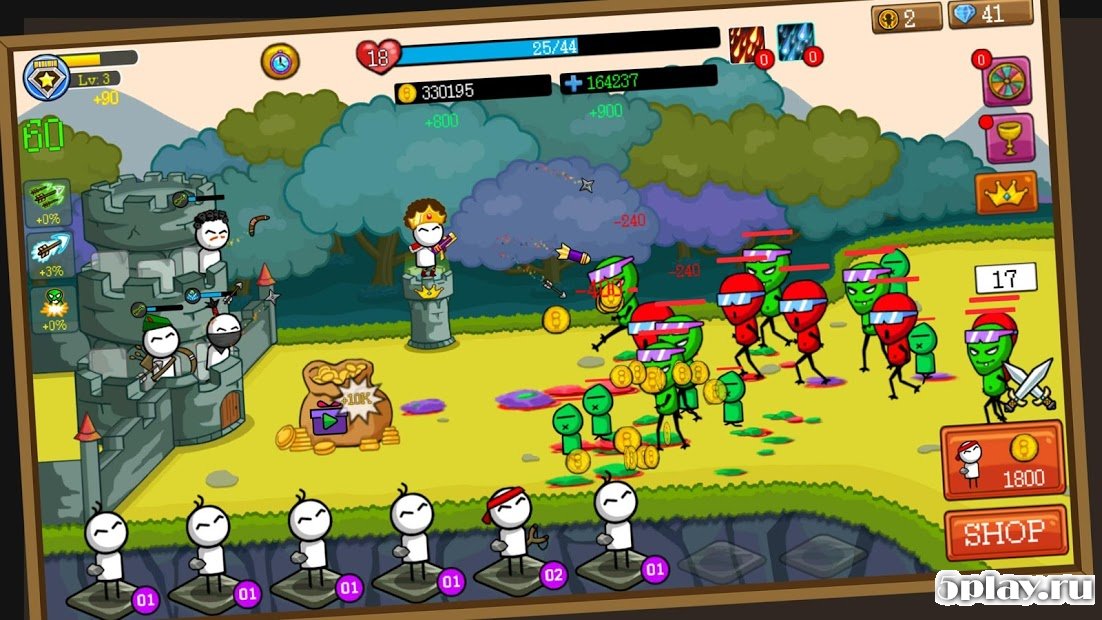Select the blue arrow upgrade icon

[x=48, y=254]
